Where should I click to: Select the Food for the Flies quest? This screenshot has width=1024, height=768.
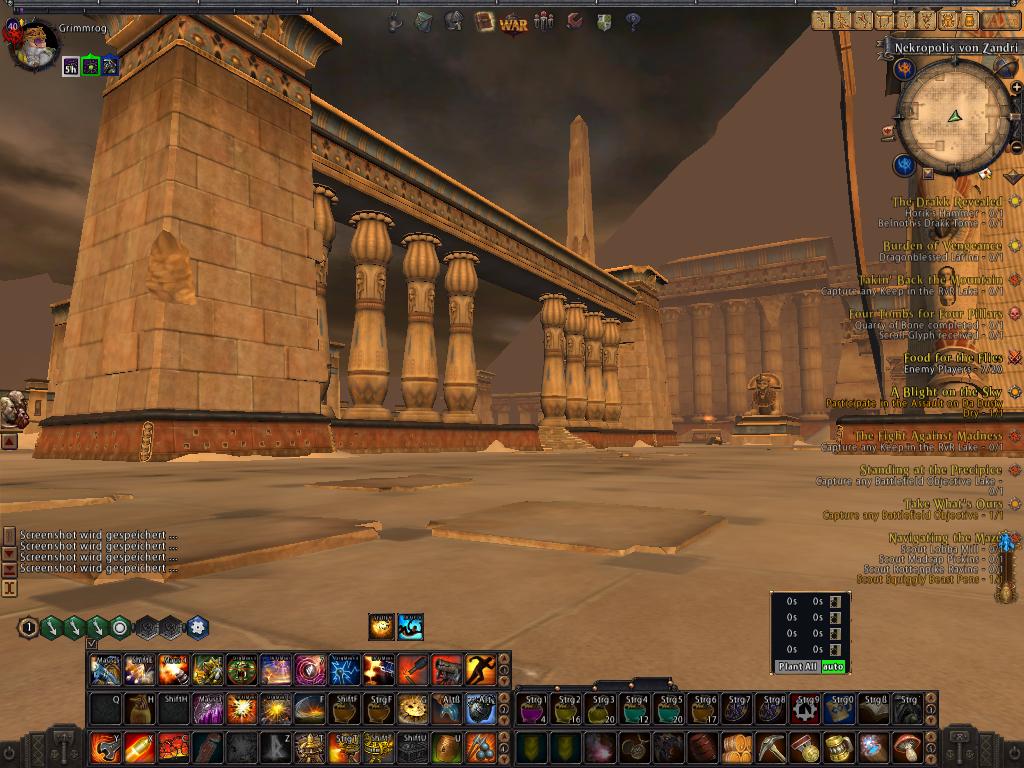(x=952, y=357)
